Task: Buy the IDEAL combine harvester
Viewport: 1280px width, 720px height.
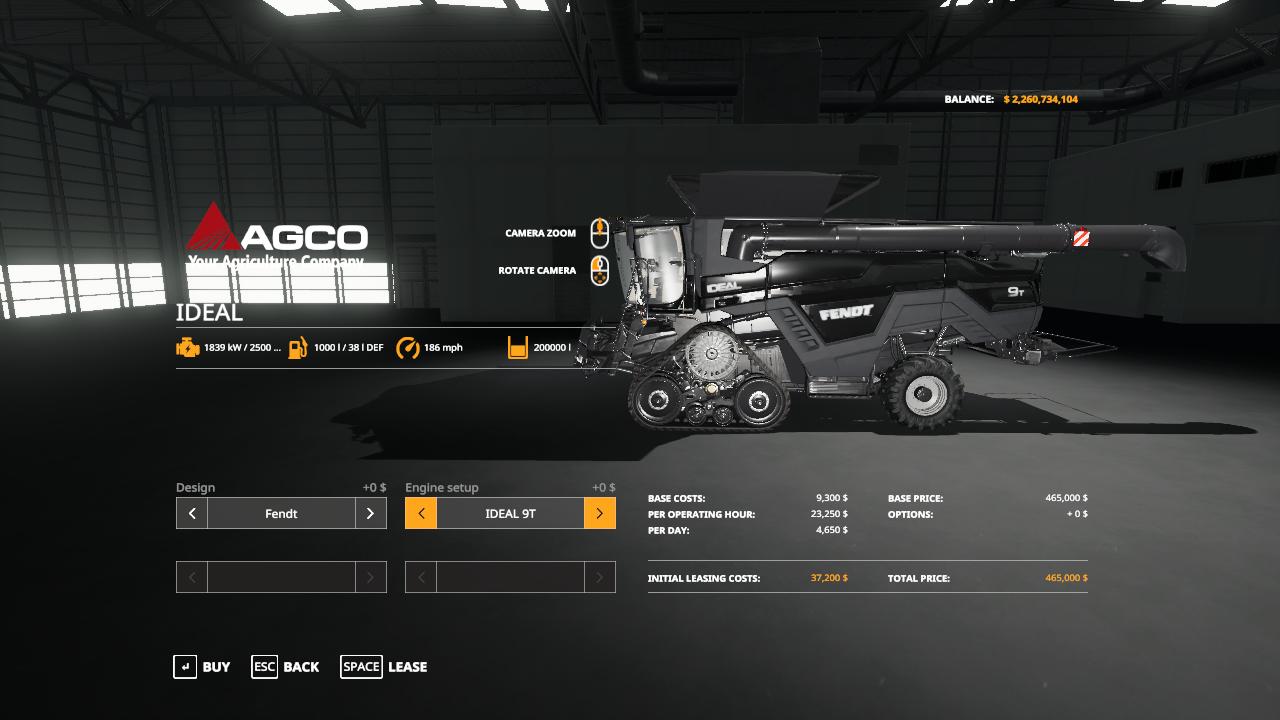Action: click(202, 667)
